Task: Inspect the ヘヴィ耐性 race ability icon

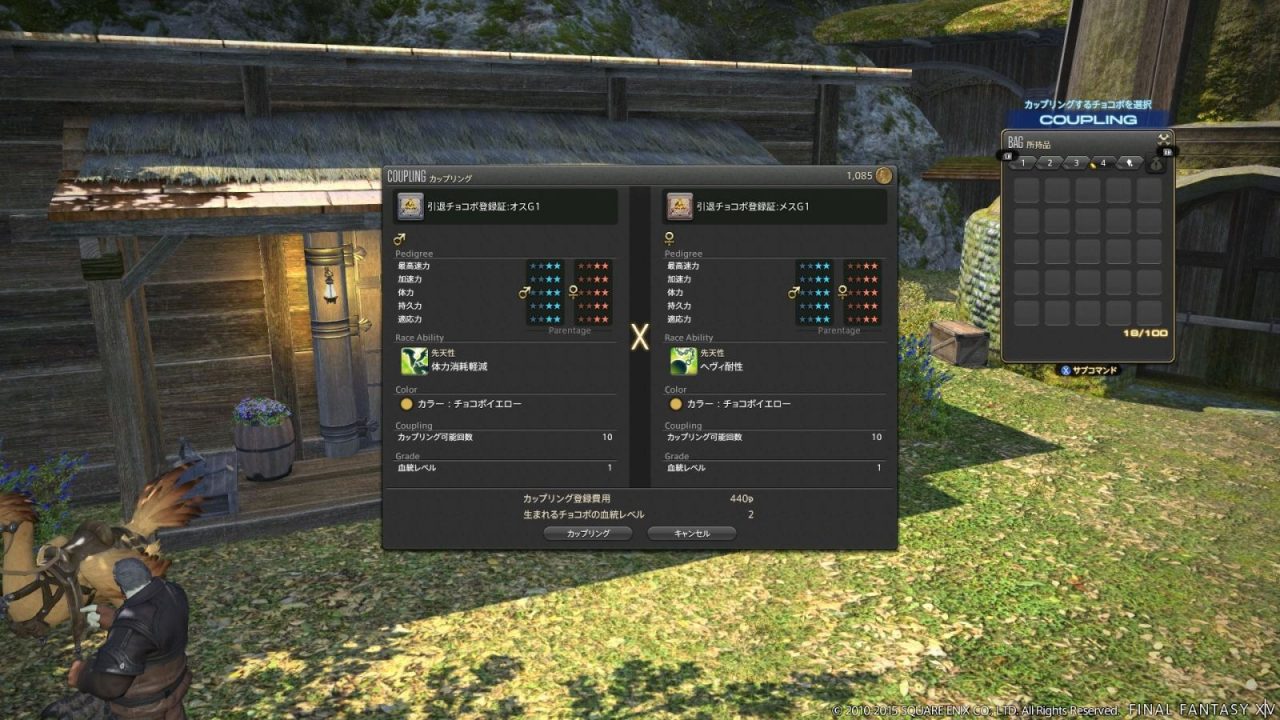Action: 684,361
